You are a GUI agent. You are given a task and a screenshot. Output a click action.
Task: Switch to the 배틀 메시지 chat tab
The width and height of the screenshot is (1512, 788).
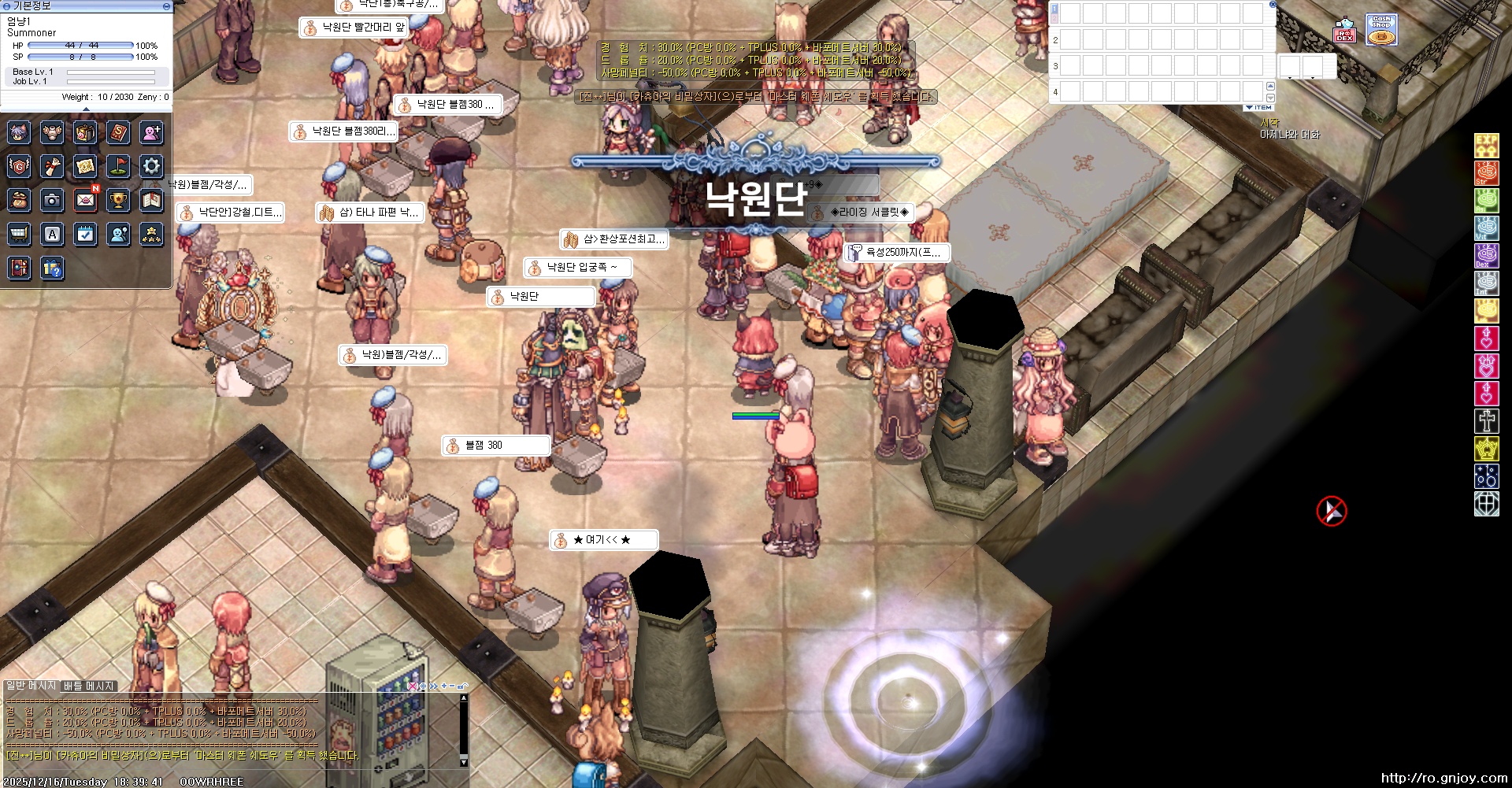click(88, 686)
